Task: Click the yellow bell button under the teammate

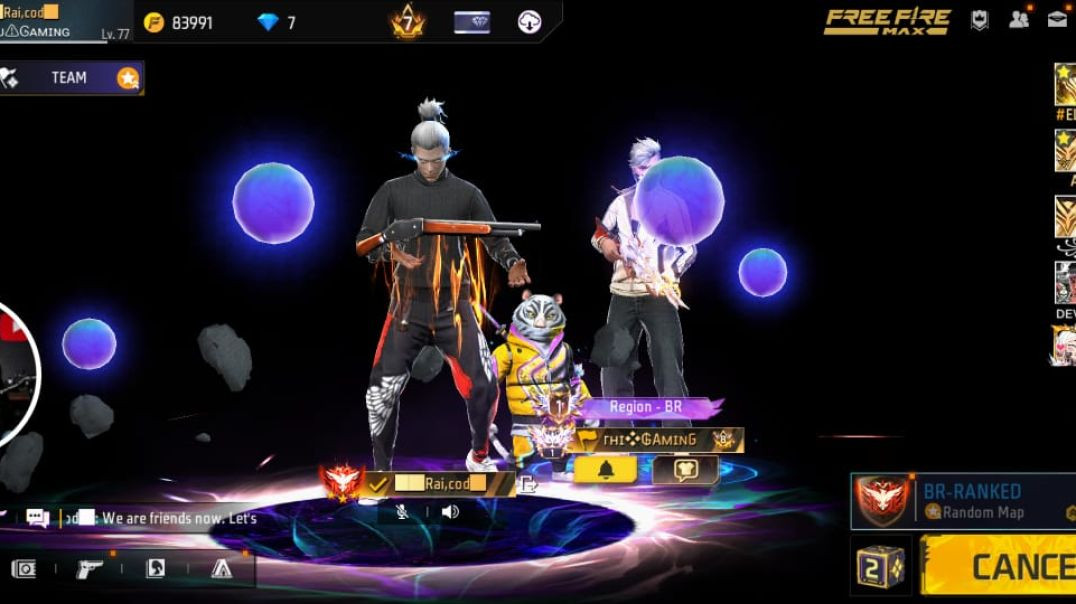Action: 605,470
